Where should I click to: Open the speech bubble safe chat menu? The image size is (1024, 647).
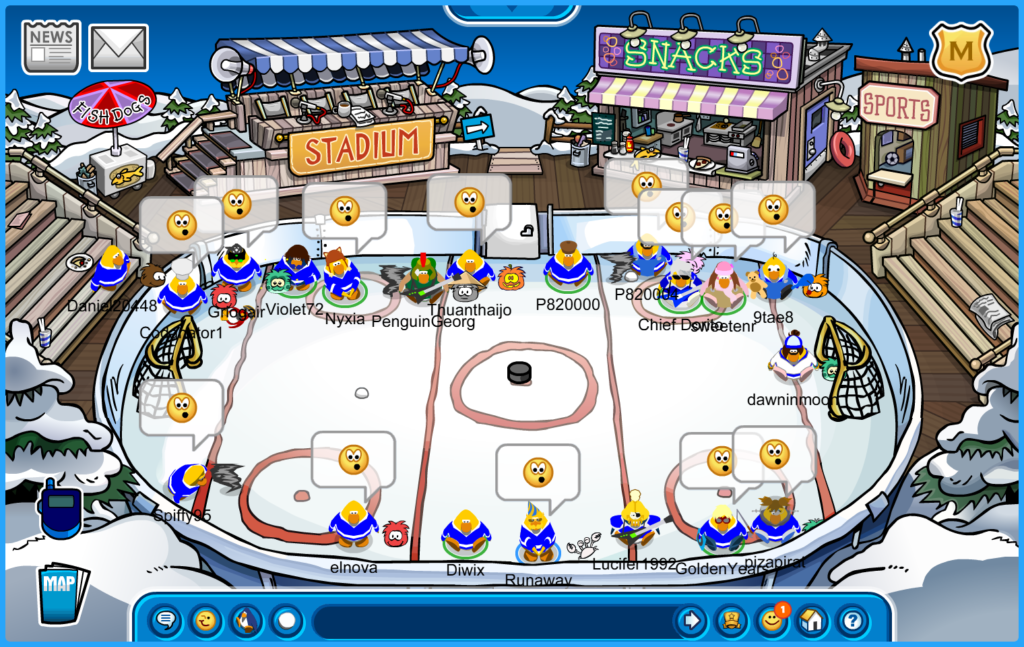coord(166,621)
